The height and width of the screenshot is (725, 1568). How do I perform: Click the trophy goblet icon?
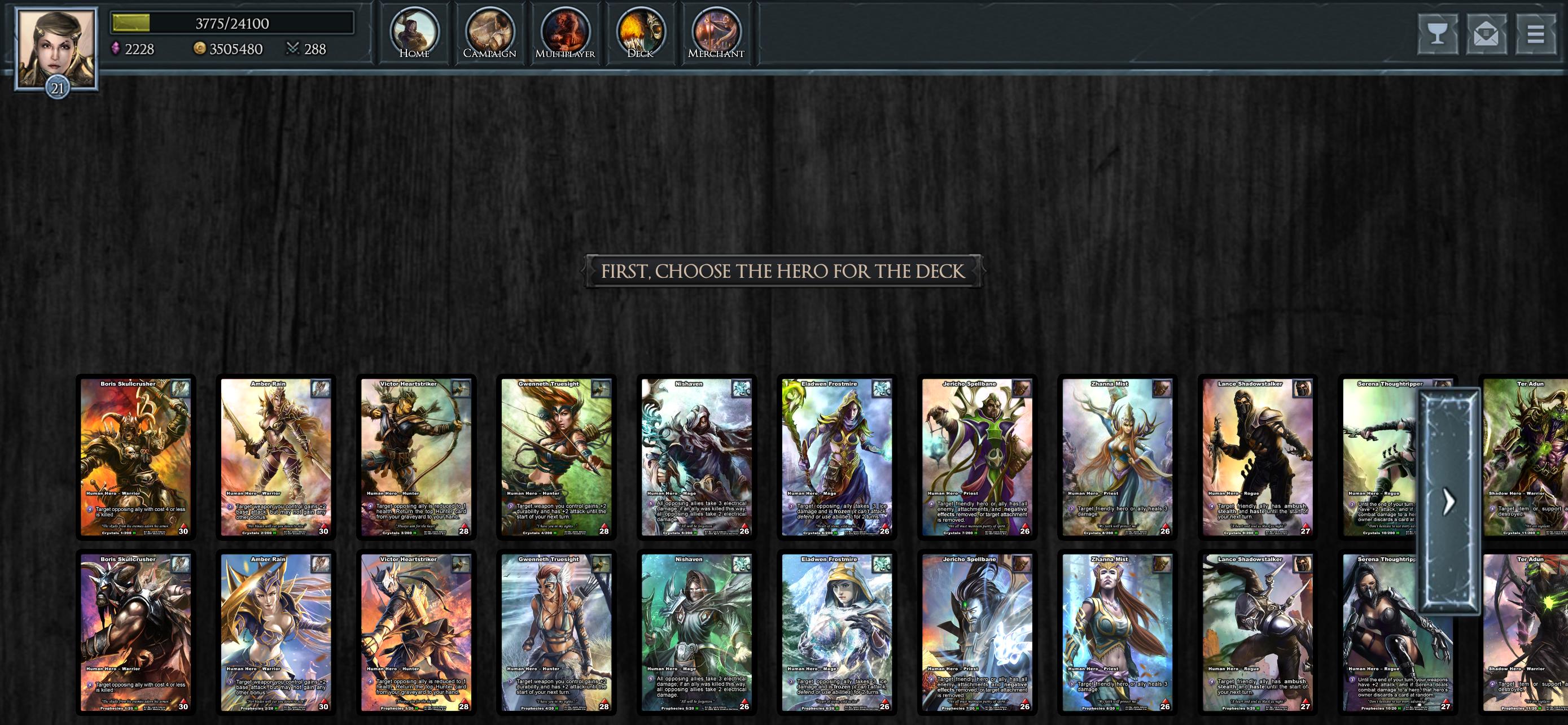[x=1437, y=33]
